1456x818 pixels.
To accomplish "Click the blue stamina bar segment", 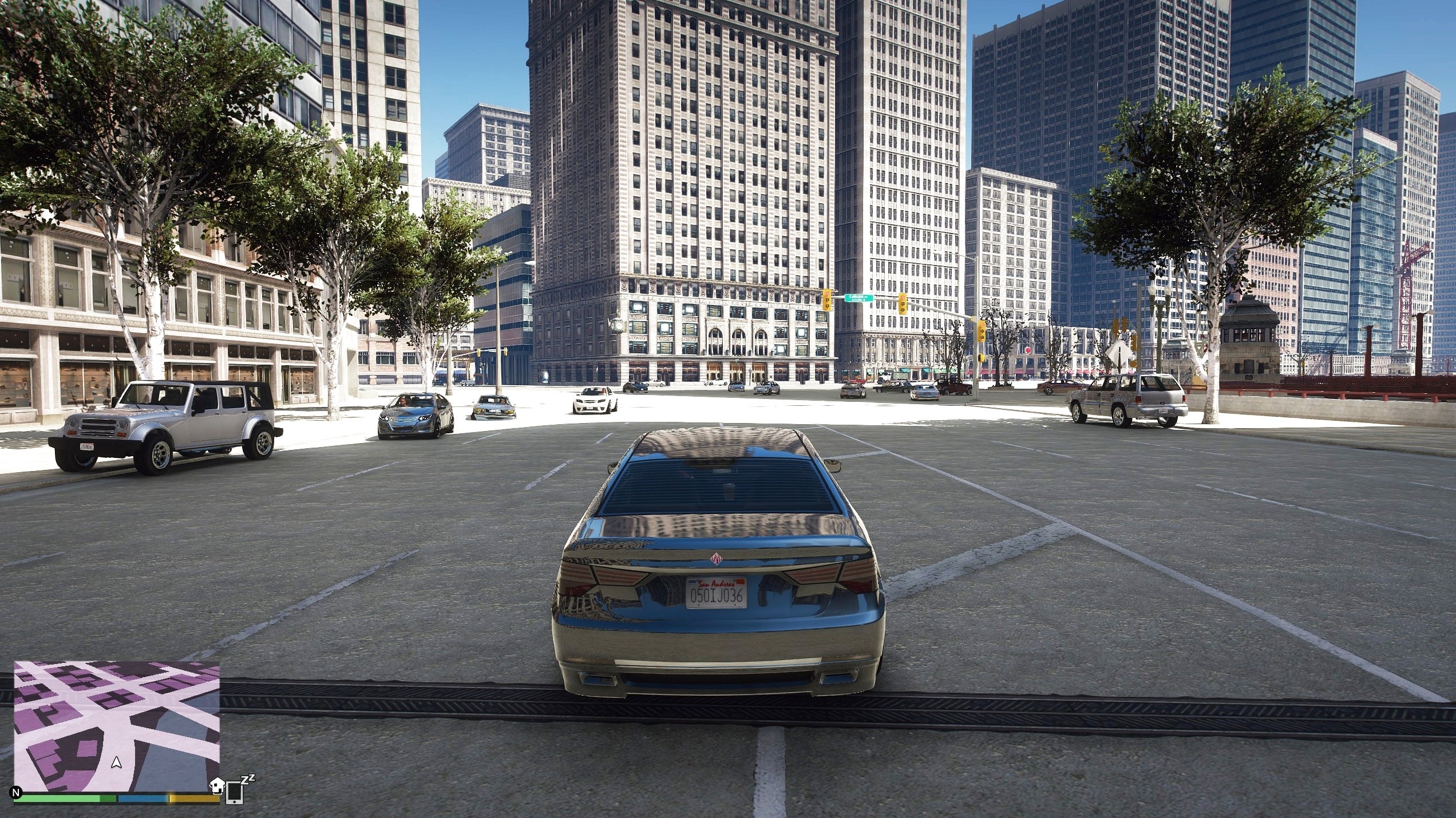I will point(141,799).
